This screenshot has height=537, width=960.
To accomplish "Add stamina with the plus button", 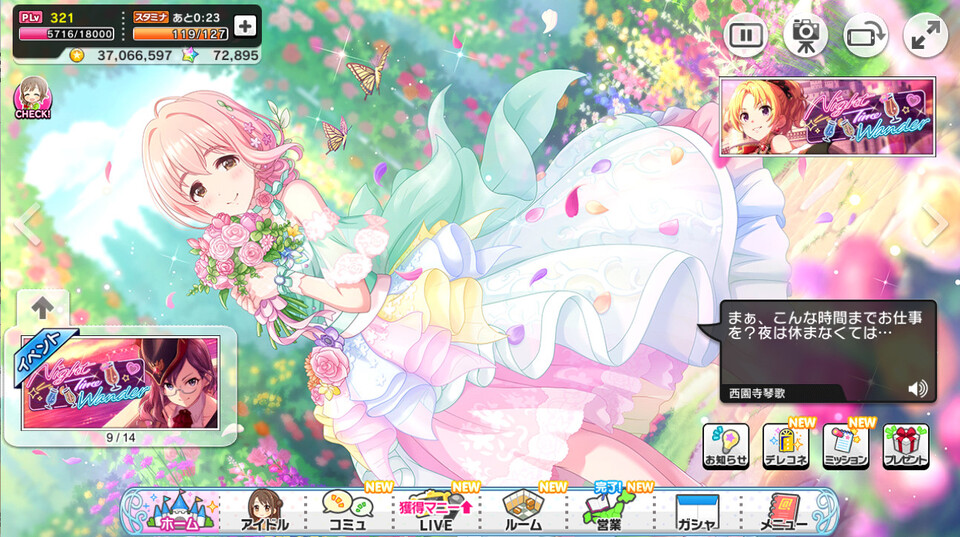I will pos(245,26).
